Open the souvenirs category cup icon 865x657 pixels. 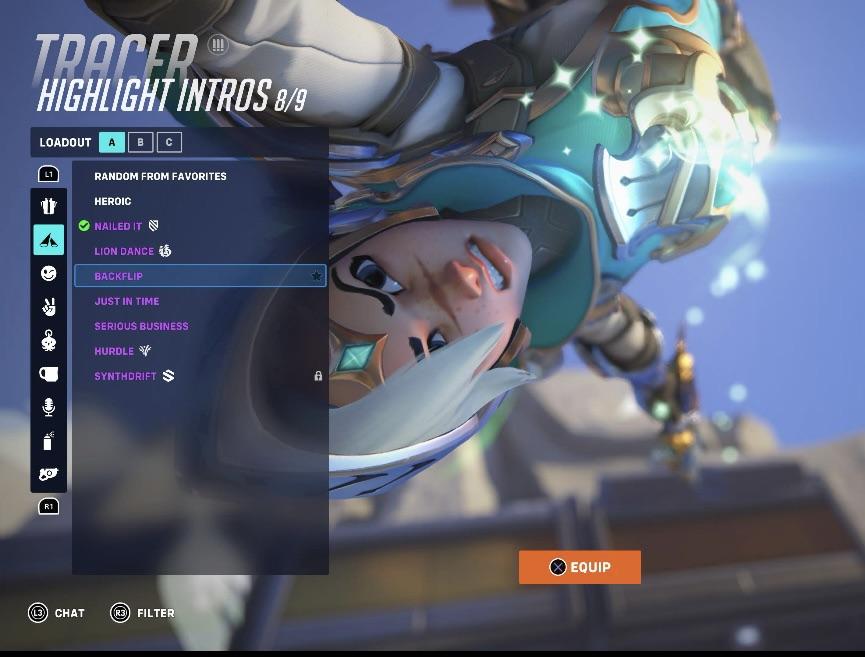[49, 374]
